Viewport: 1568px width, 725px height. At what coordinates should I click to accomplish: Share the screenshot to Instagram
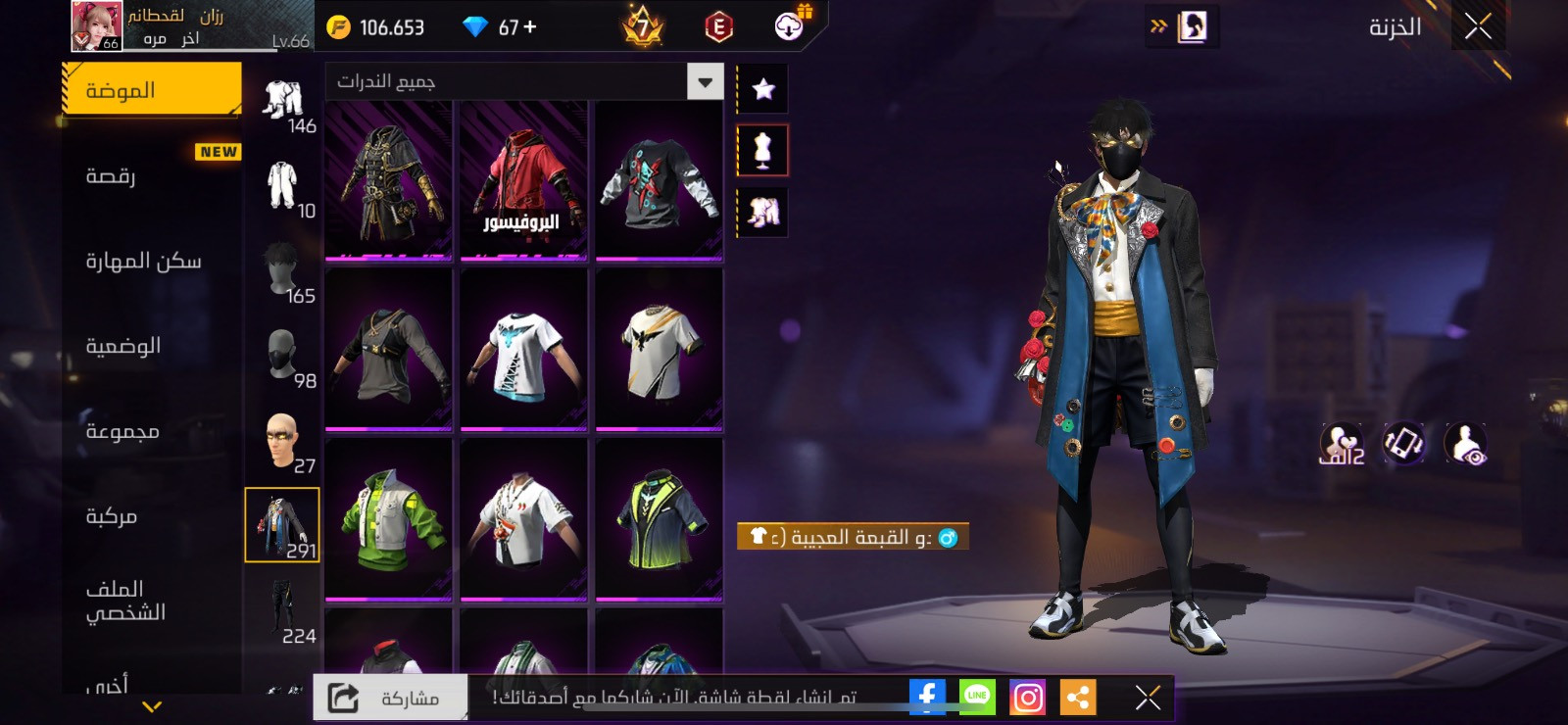tap(1027, 698)
